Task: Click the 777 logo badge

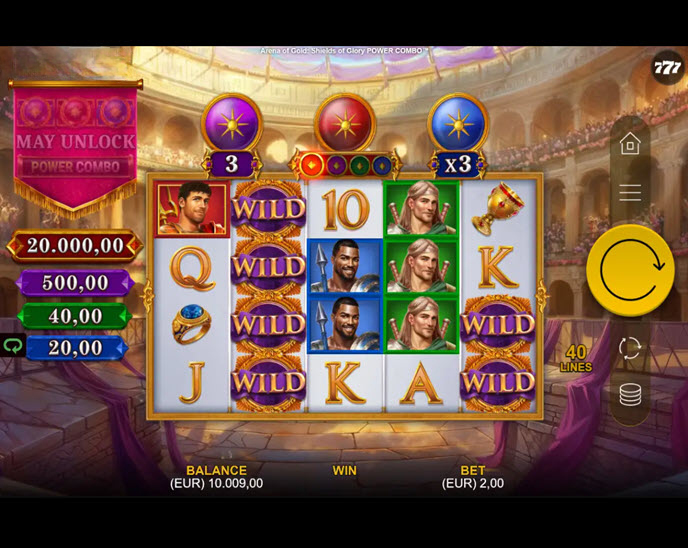Action: pos(667,67)
